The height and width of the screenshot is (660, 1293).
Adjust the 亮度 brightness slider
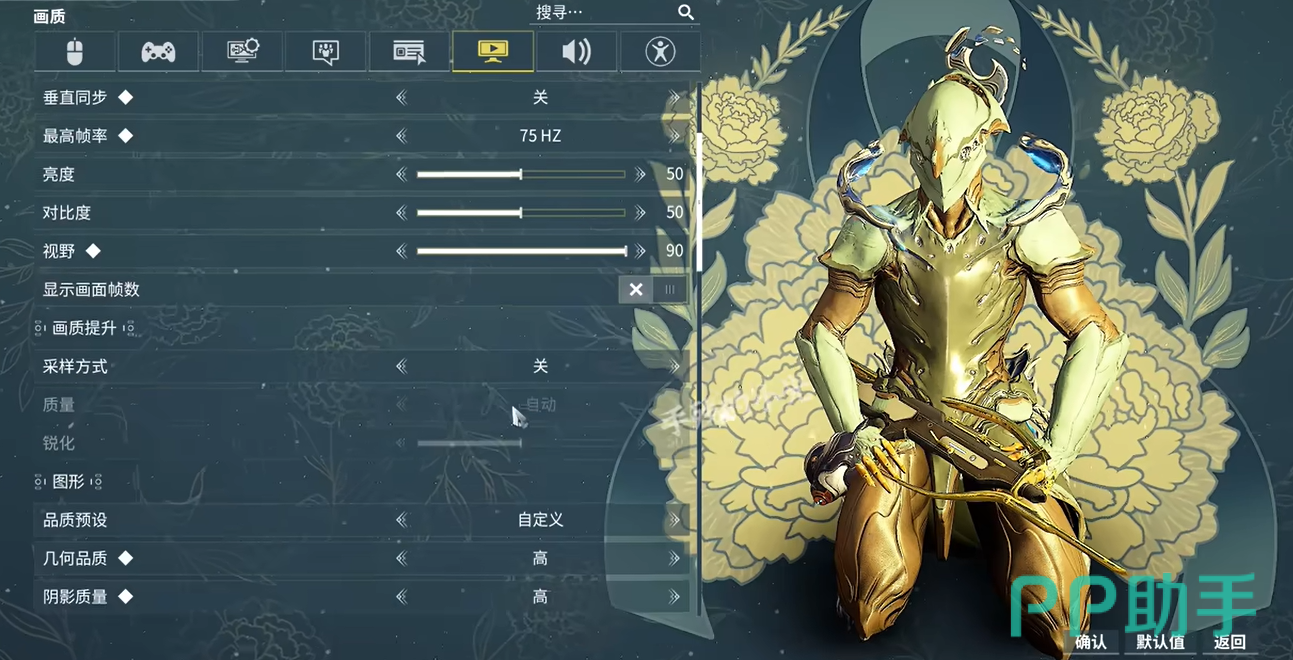pos(520,174)
